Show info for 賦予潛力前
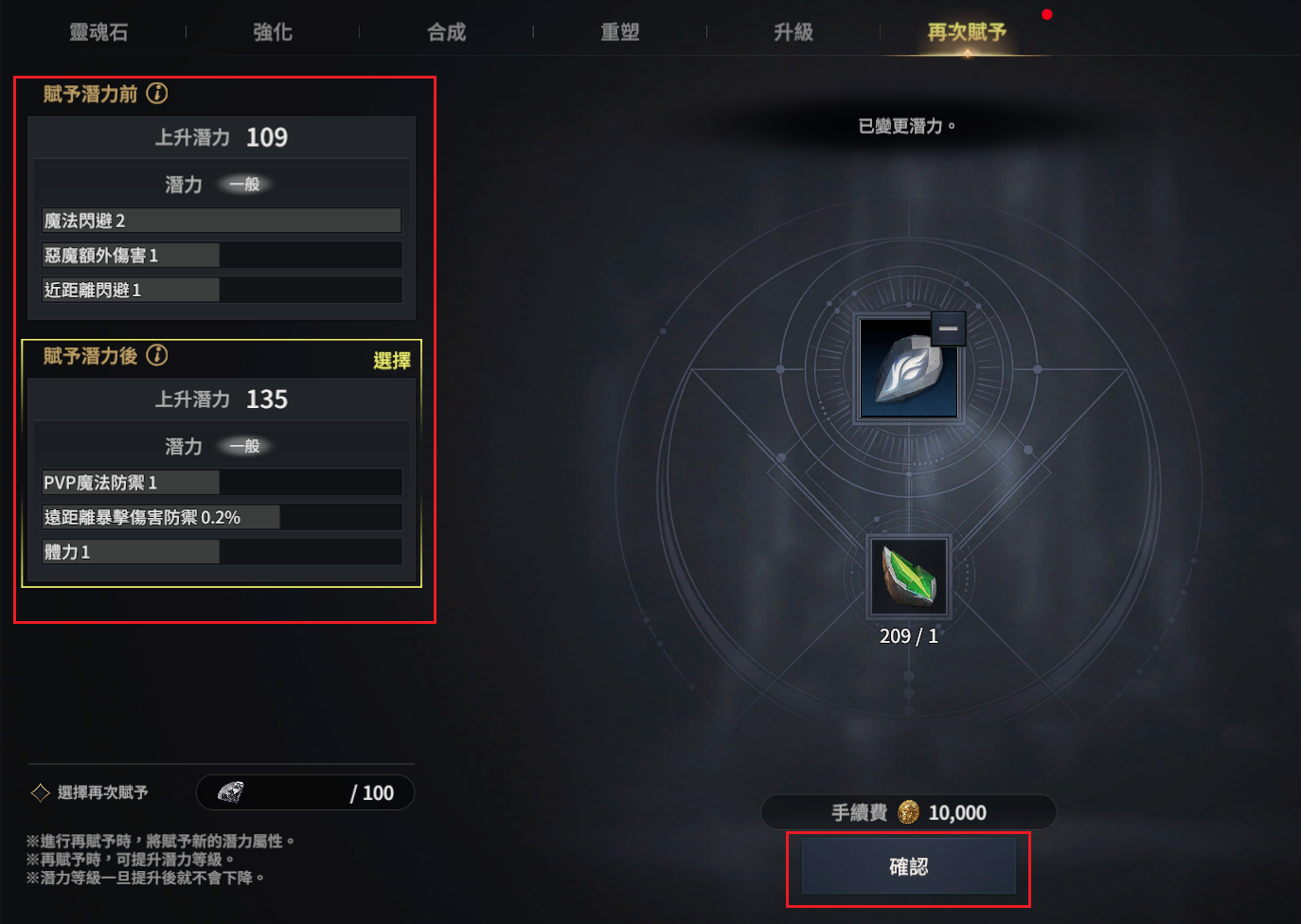This screenshot has width=1301, height=924. [158, 94]
